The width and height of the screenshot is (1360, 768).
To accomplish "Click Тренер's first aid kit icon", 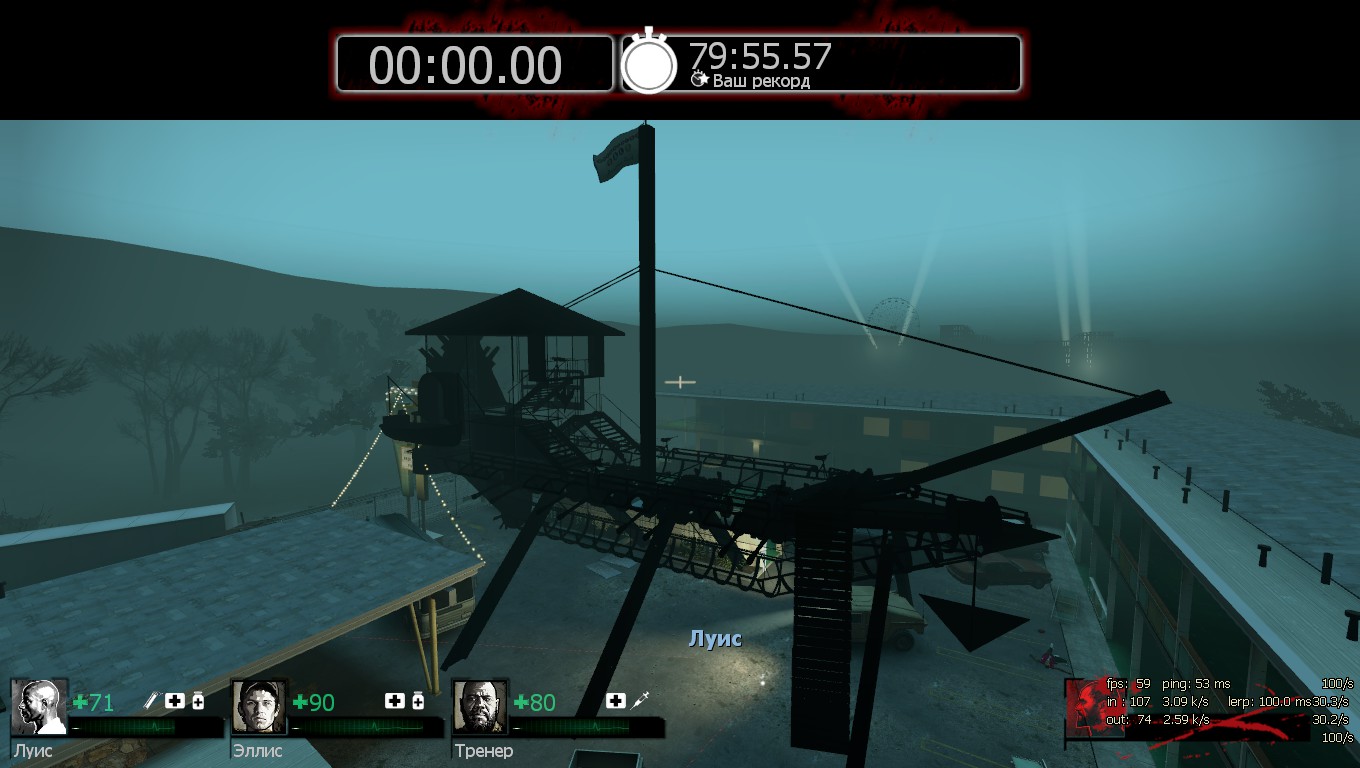I will coord(615,701).
